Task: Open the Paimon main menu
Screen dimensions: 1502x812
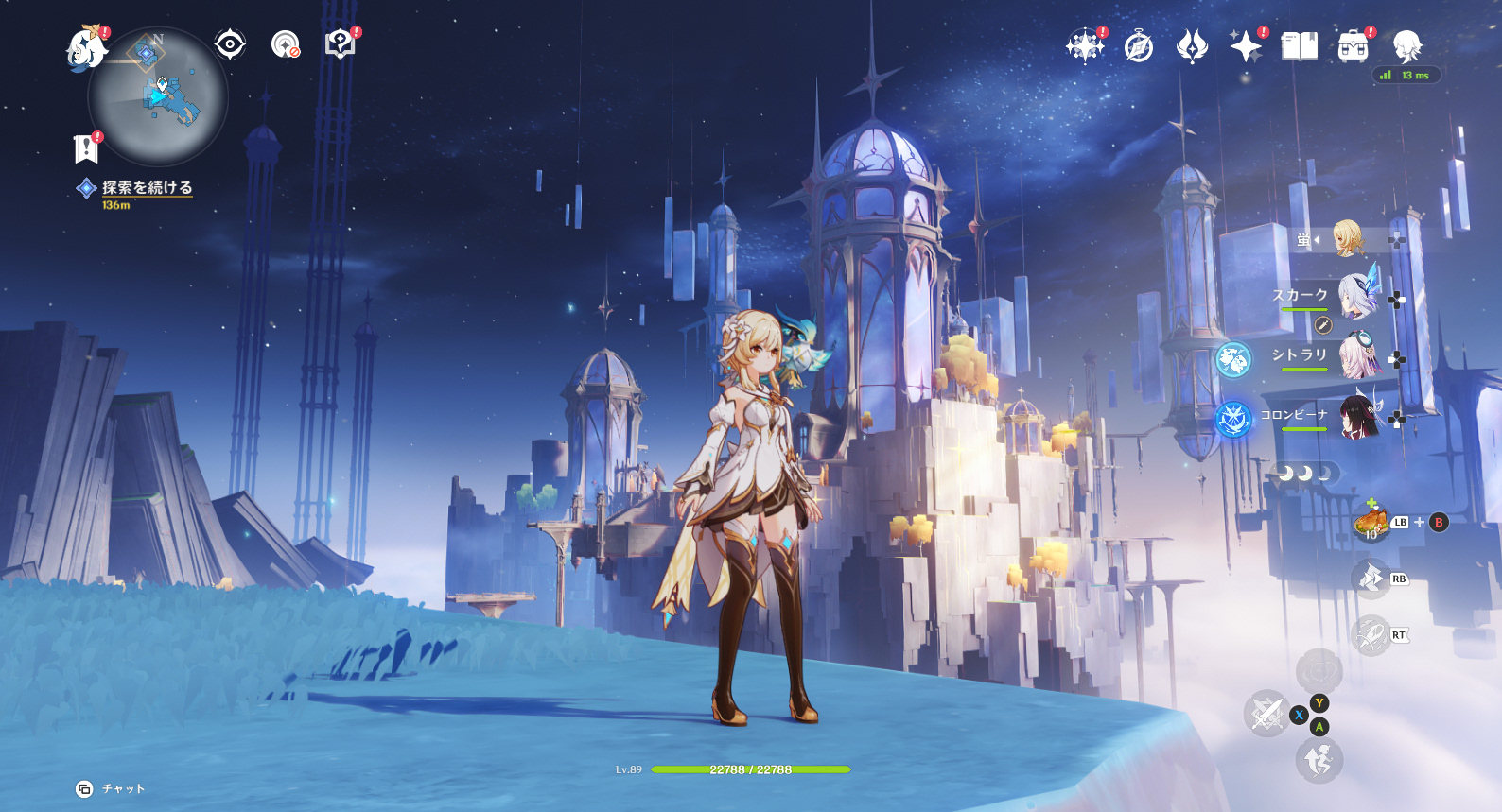Action: (86, 48)
